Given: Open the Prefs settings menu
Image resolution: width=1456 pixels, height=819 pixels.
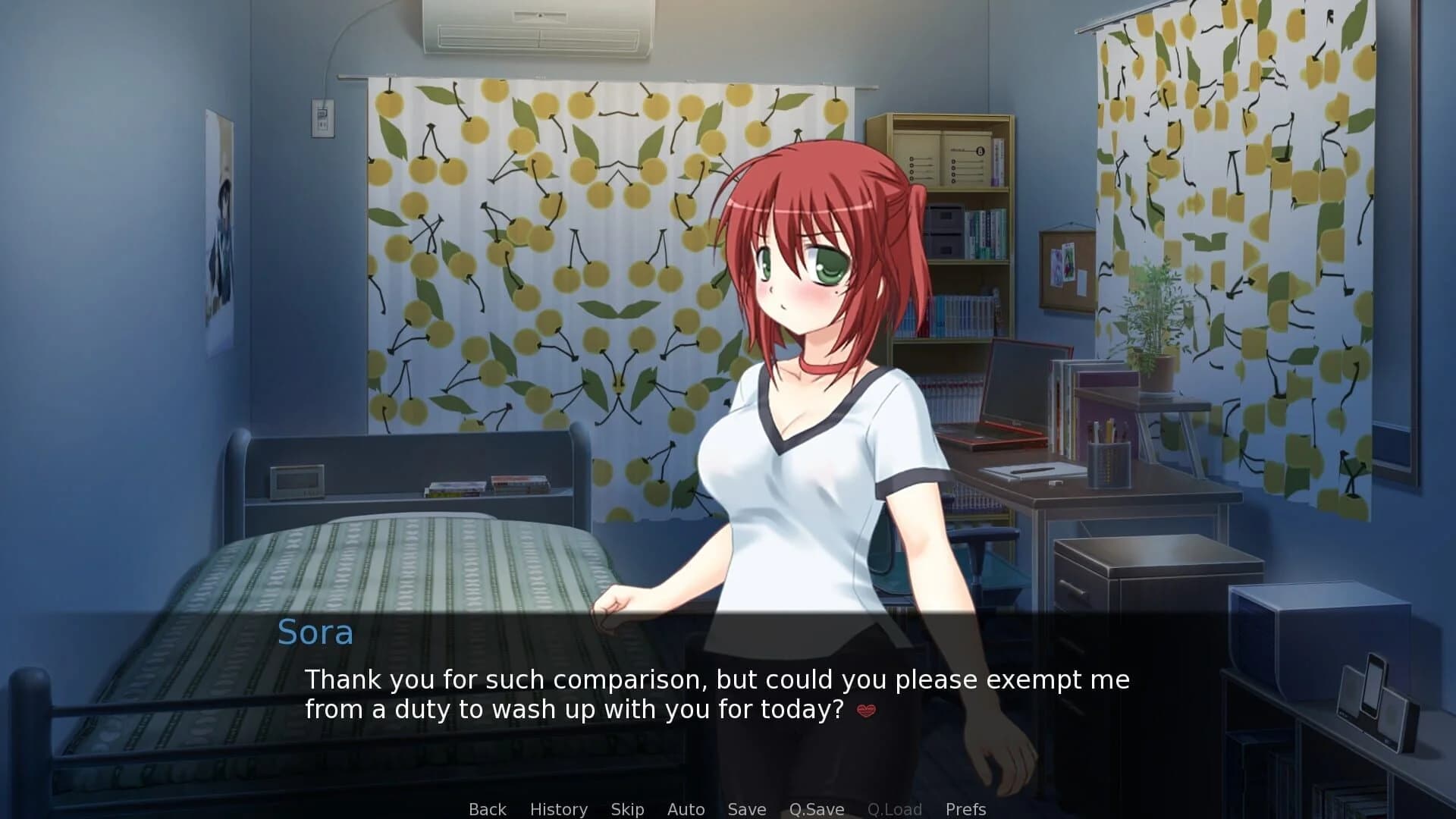Looking at the screenshot, I should click(x=965, y=808).
